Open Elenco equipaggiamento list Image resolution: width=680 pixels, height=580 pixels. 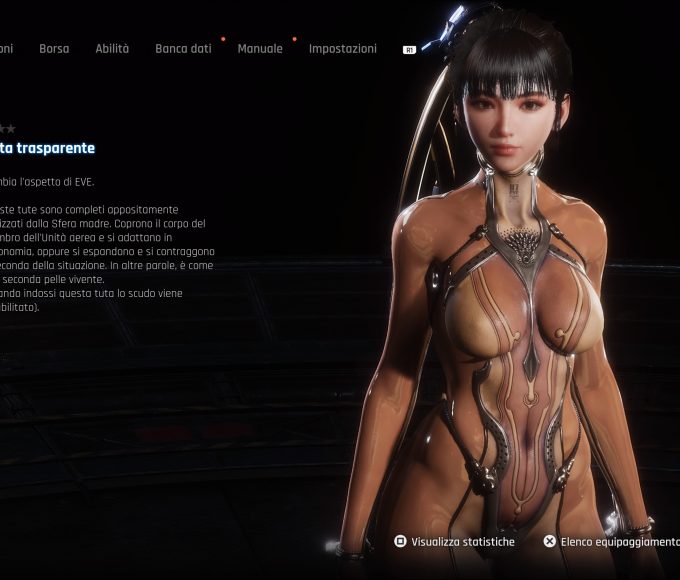pos(612,542)
